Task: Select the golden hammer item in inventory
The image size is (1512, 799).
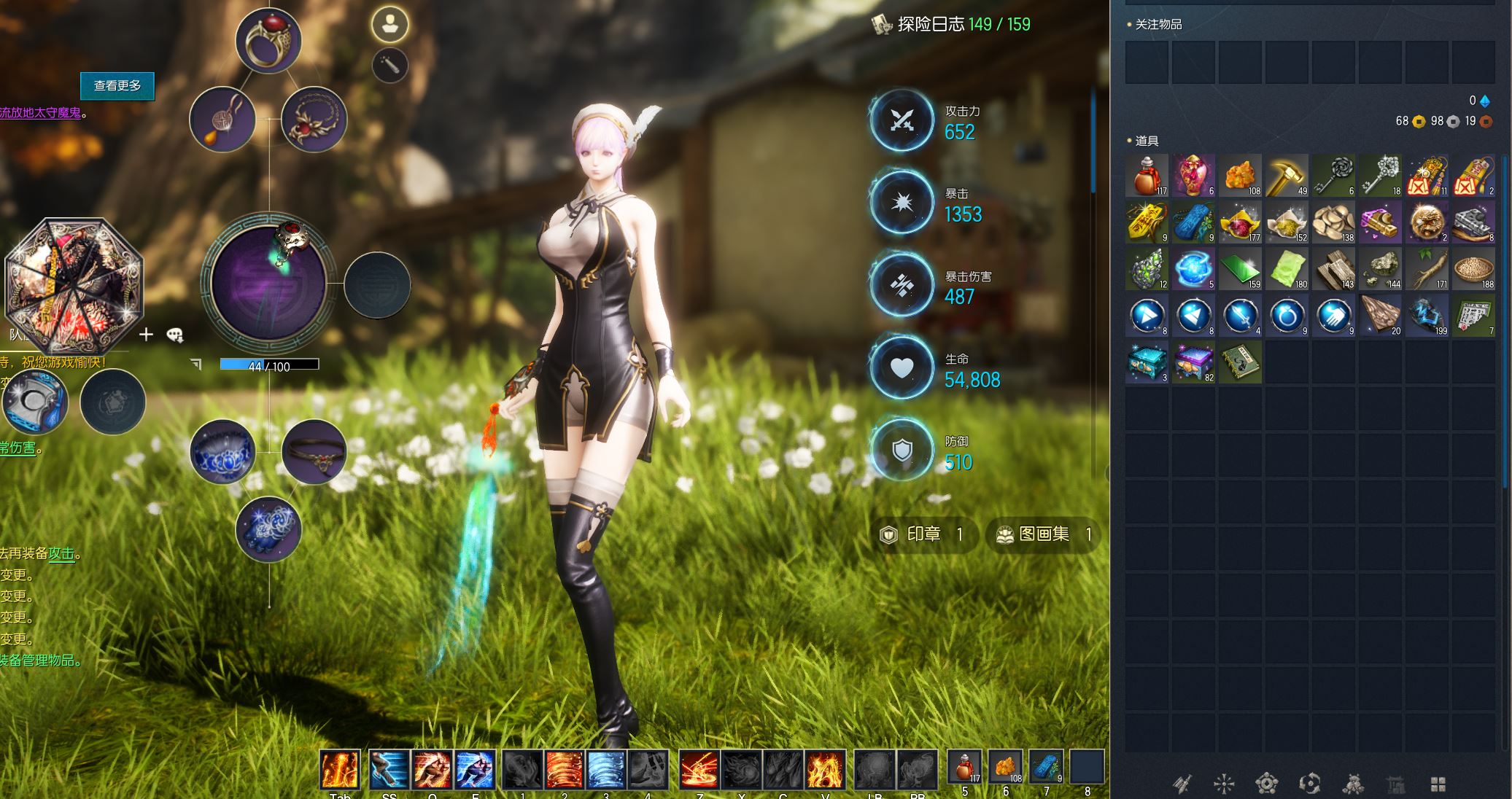Action: click(x=1287, y=176)
